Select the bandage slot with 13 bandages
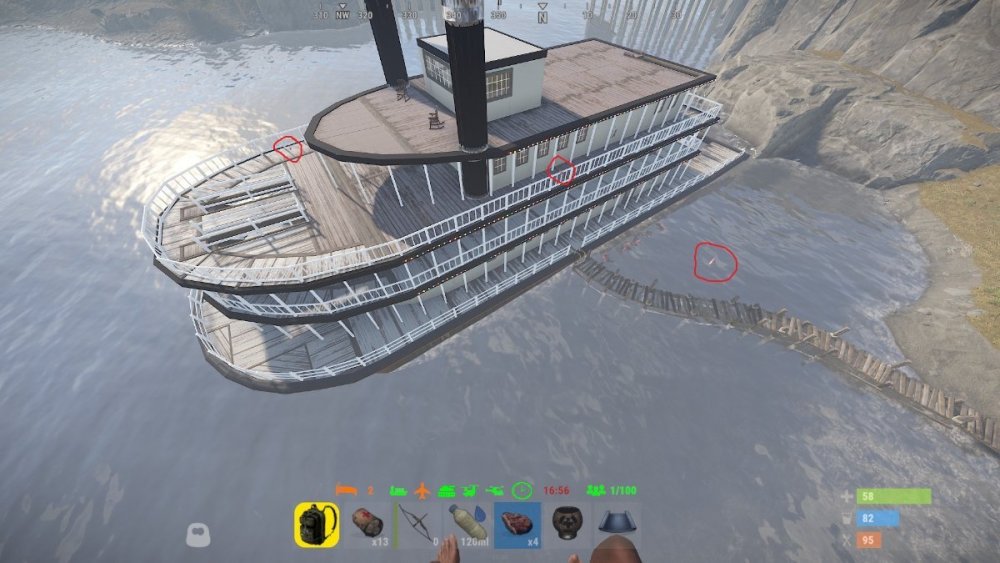 [x=367, y=525]
